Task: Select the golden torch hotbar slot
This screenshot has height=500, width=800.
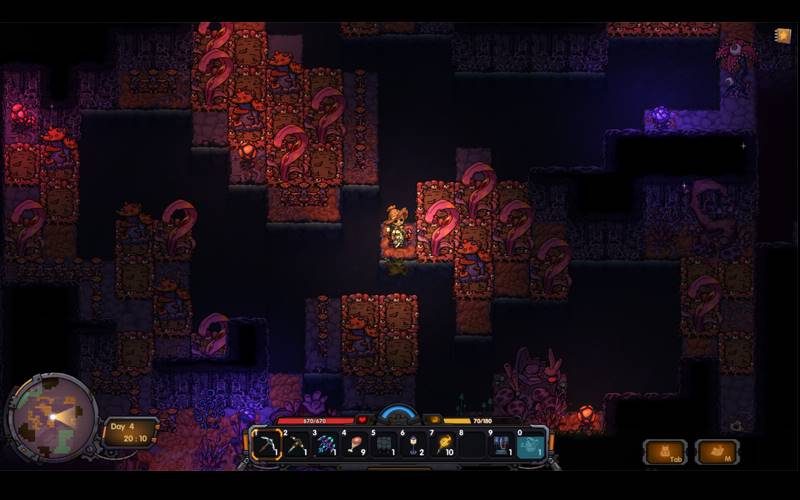Action: [443, 444]
